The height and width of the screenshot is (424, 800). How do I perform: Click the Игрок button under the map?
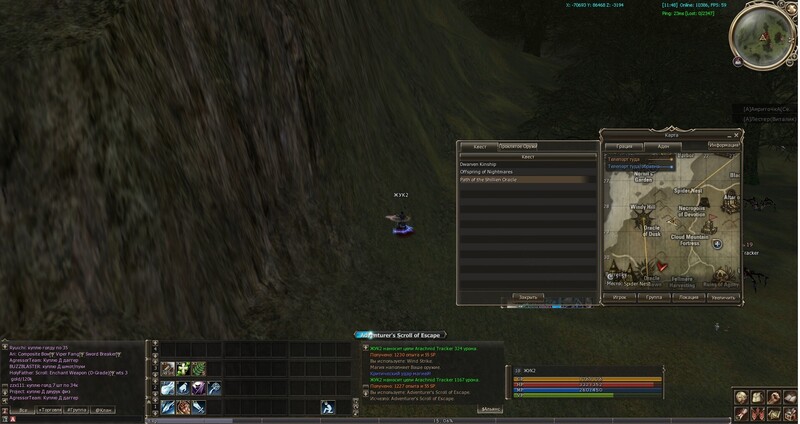[x=620, y=298]
